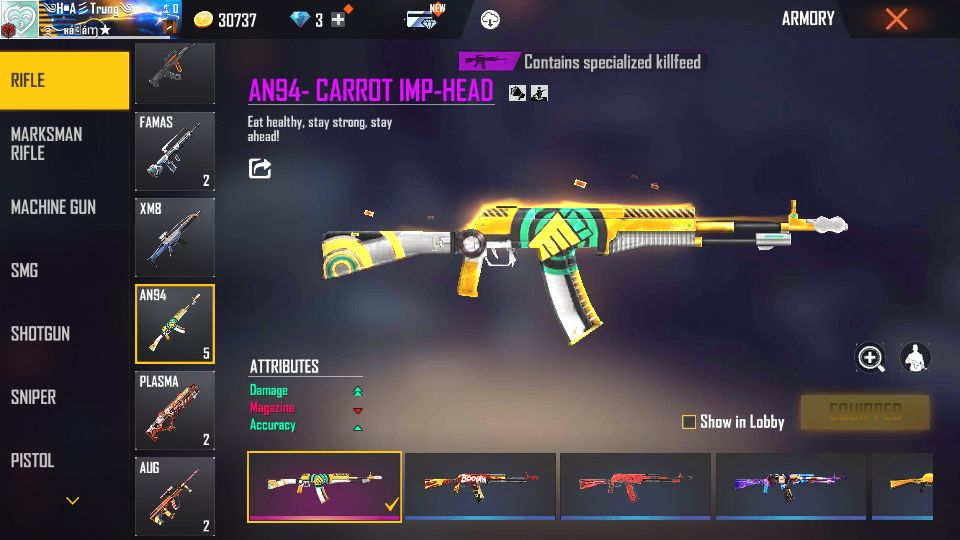960x540 pixels.
Task: Pick the AUG weapon tile
Action: (x=175, y=496)
